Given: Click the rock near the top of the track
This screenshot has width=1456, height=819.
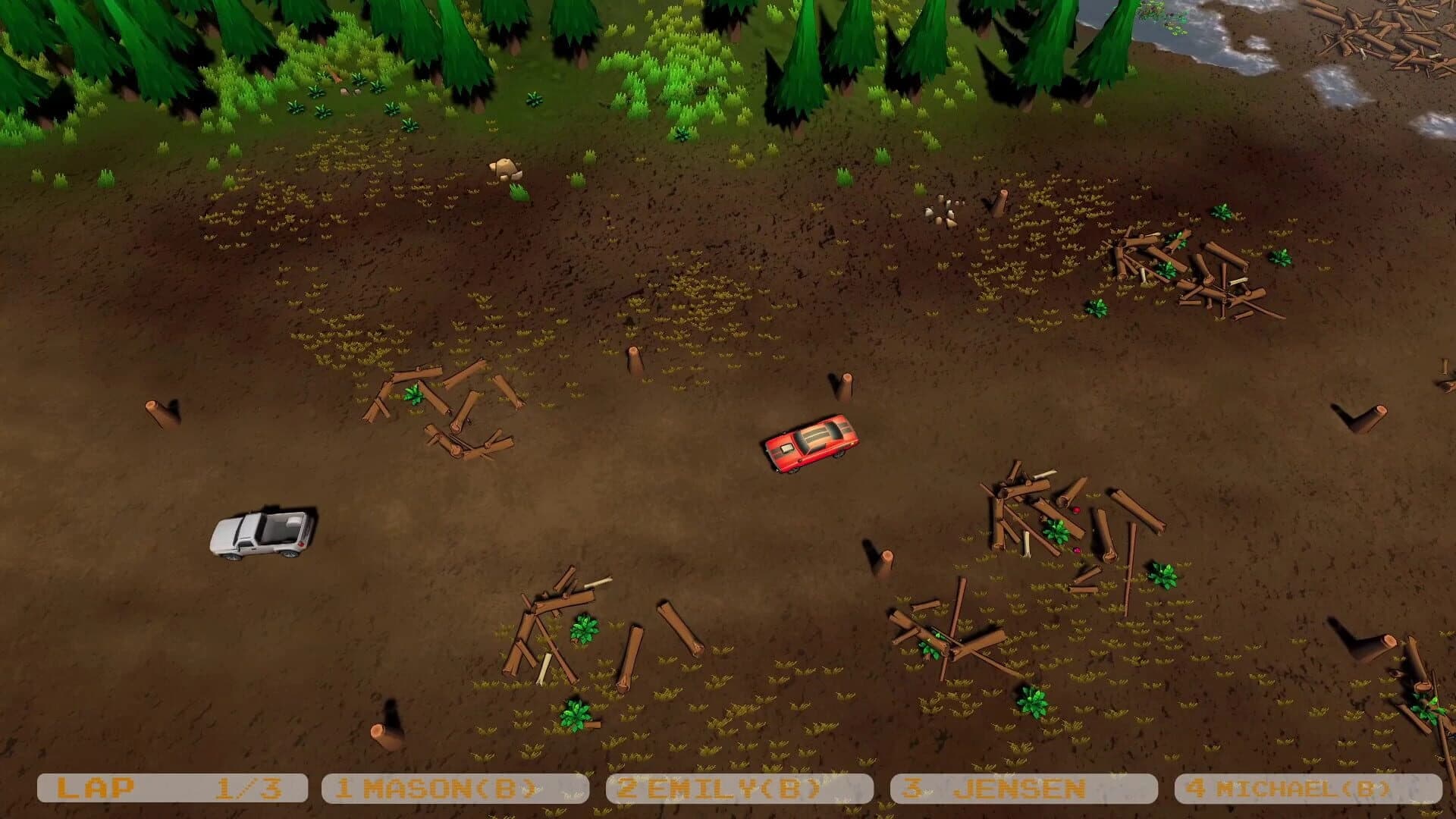Looking at the screenshot, I should [504, 168].
